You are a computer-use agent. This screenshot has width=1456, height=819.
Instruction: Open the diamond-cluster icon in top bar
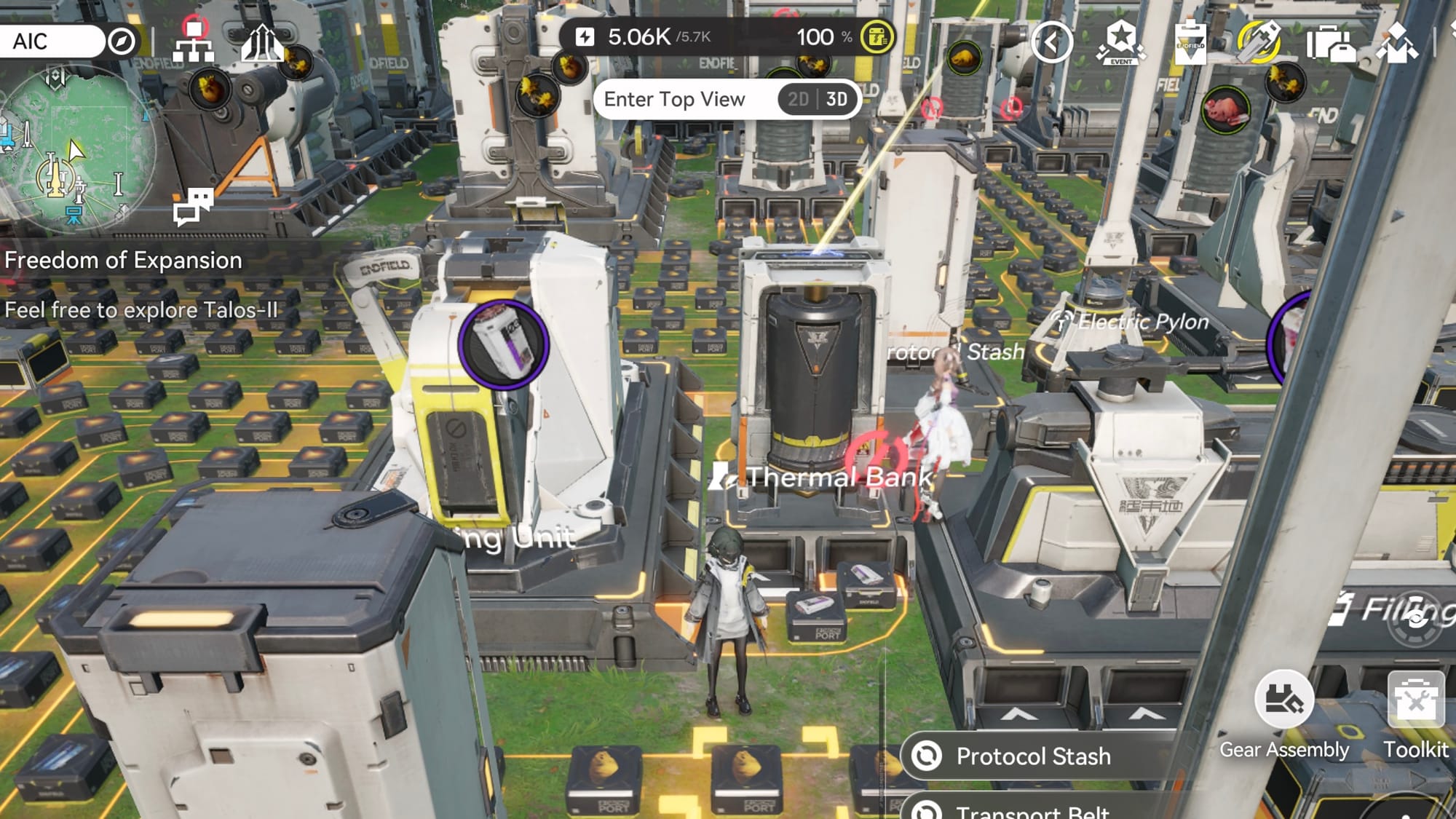[1397, 42]
